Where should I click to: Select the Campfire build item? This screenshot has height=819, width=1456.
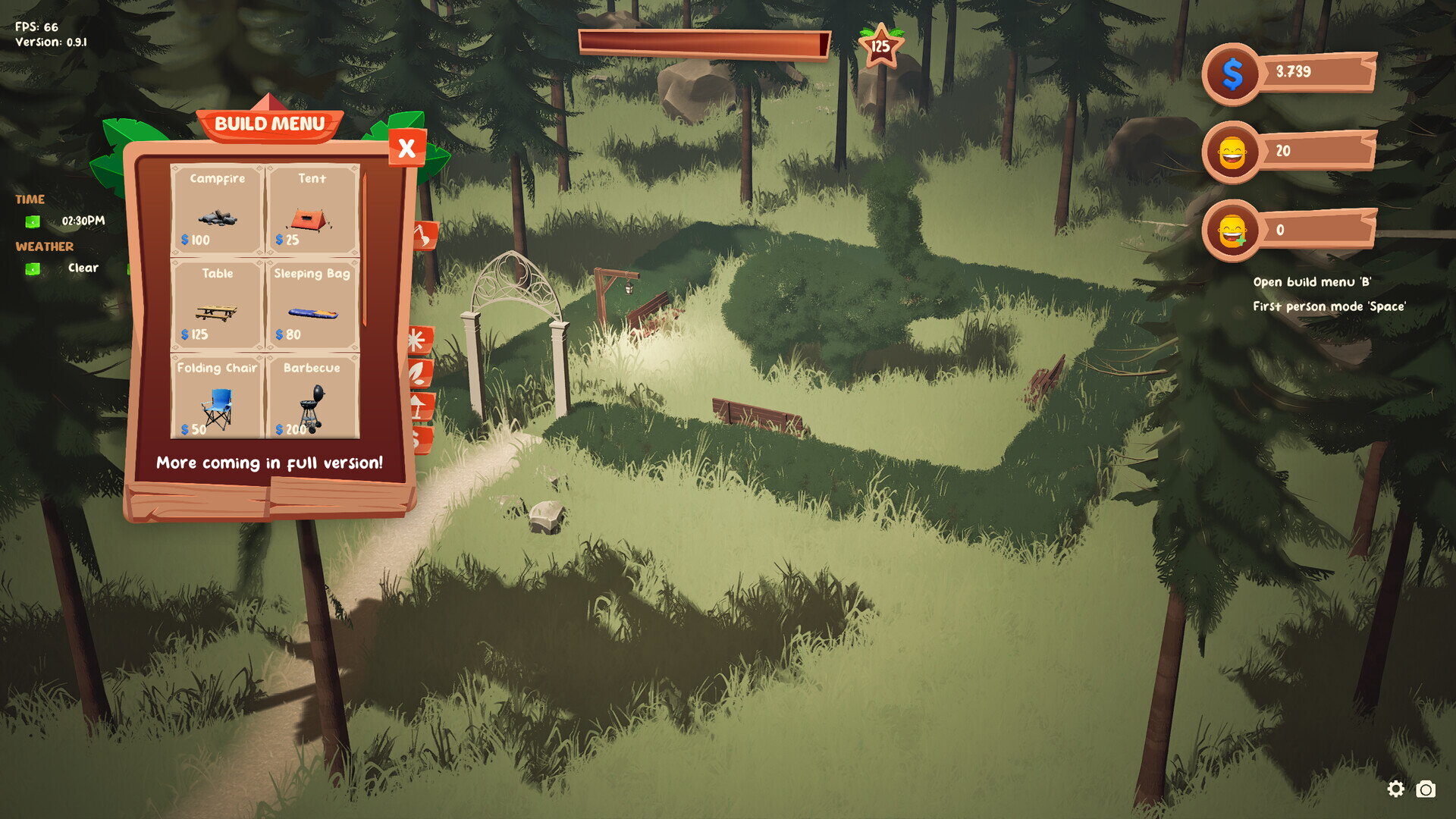pos(218,210)
